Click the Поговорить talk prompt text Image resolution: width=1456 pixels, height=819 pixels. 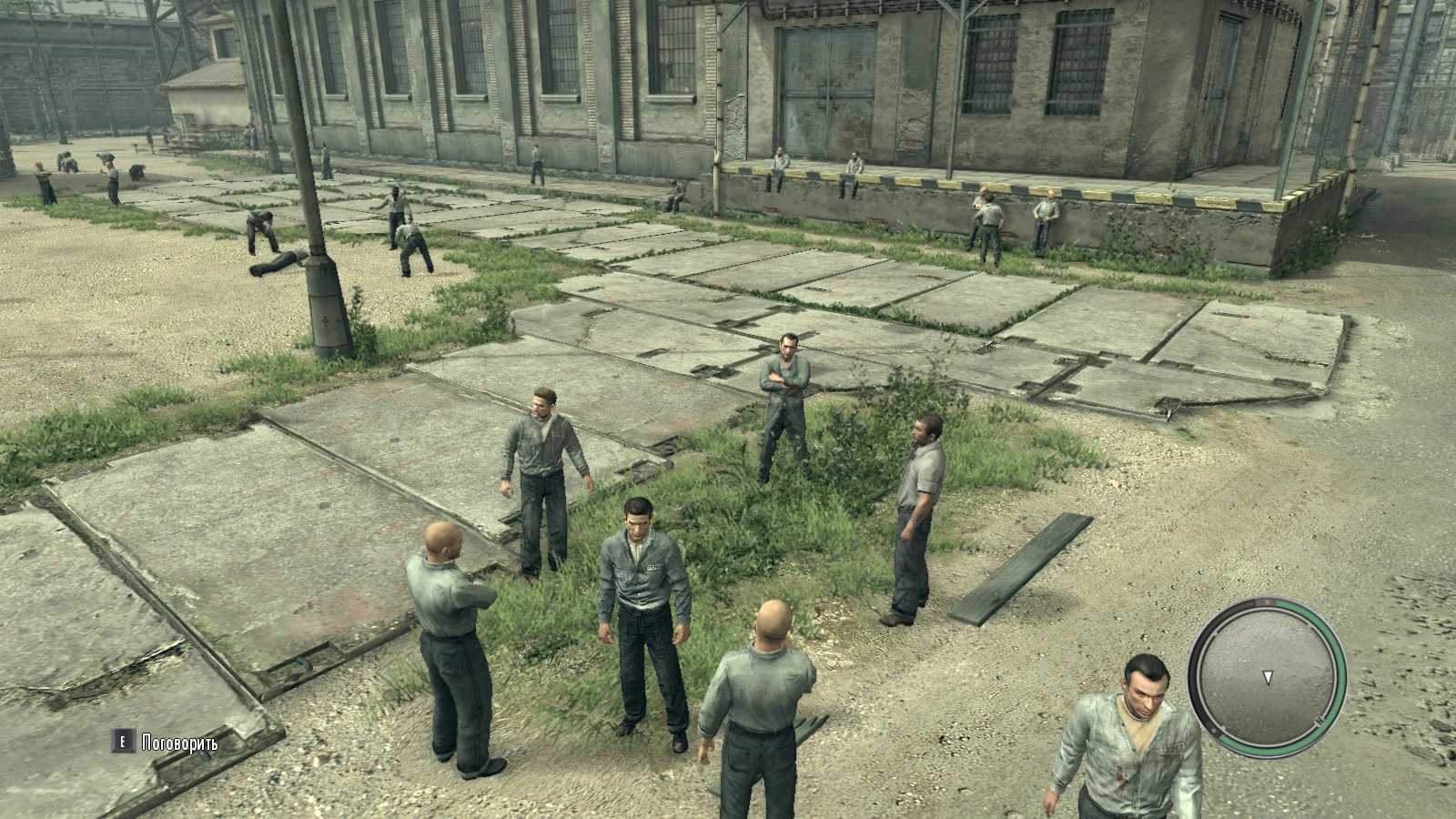[x=179, y=743]
